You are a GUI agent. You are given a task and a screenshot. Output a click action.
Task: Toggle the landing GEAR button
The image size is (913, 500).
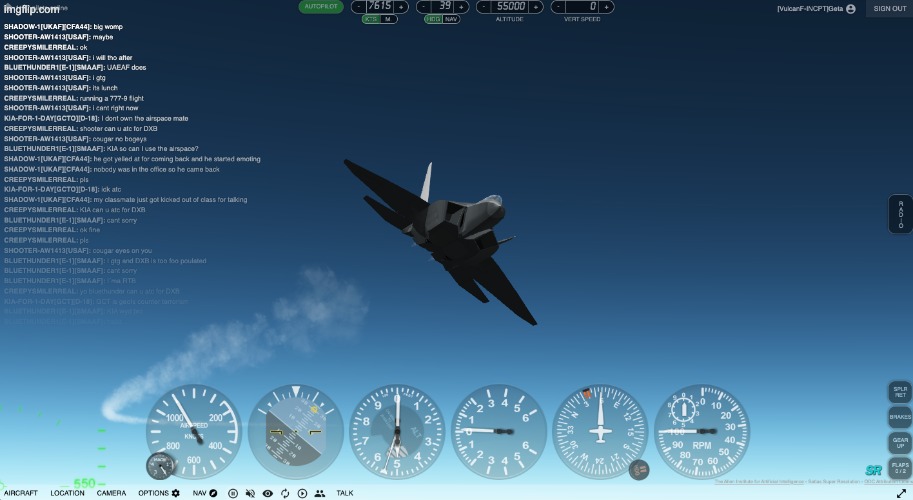(900, 442)
